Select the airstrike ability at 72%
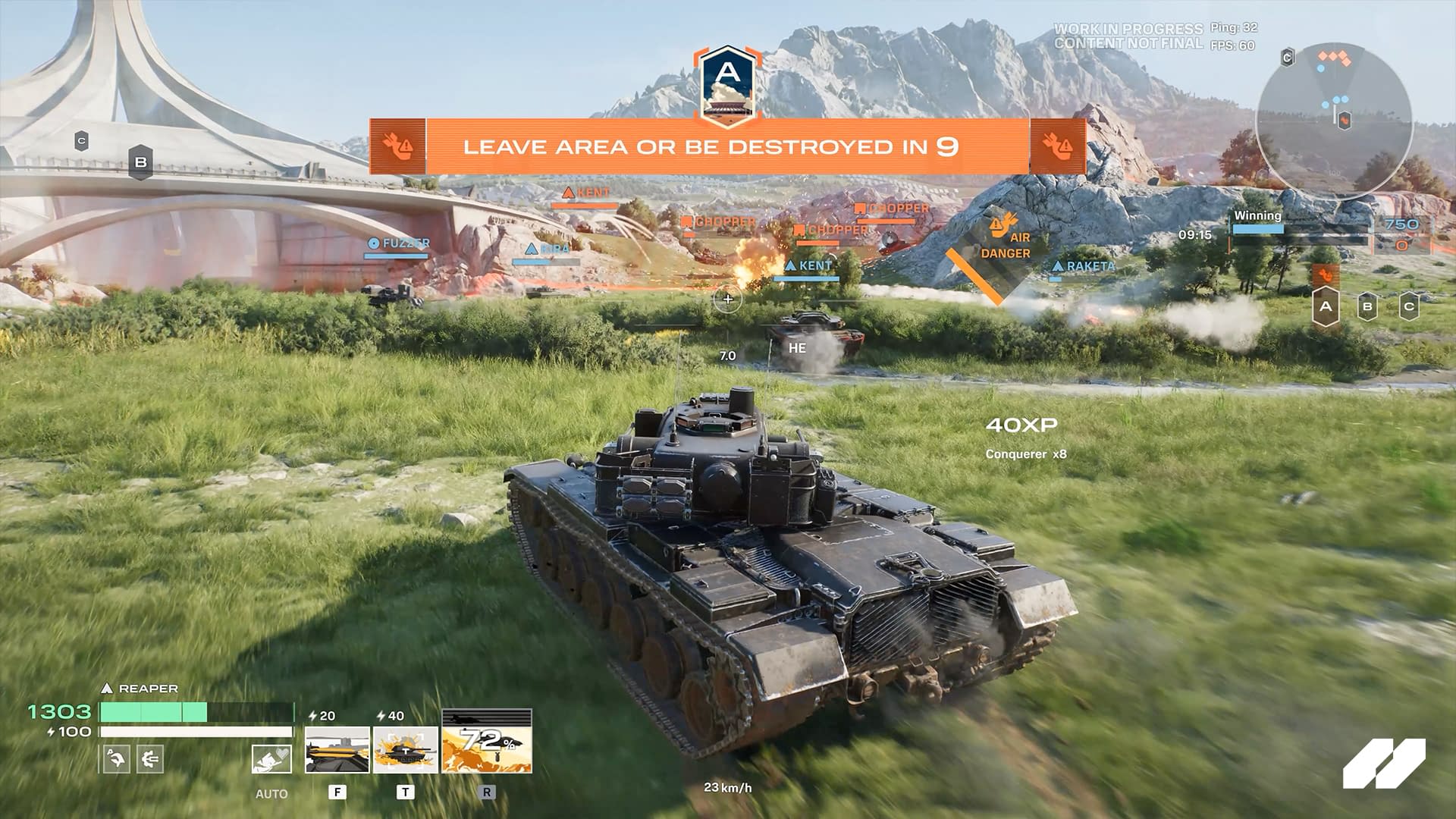This screenshot has height=819, width=1456. 487,742
